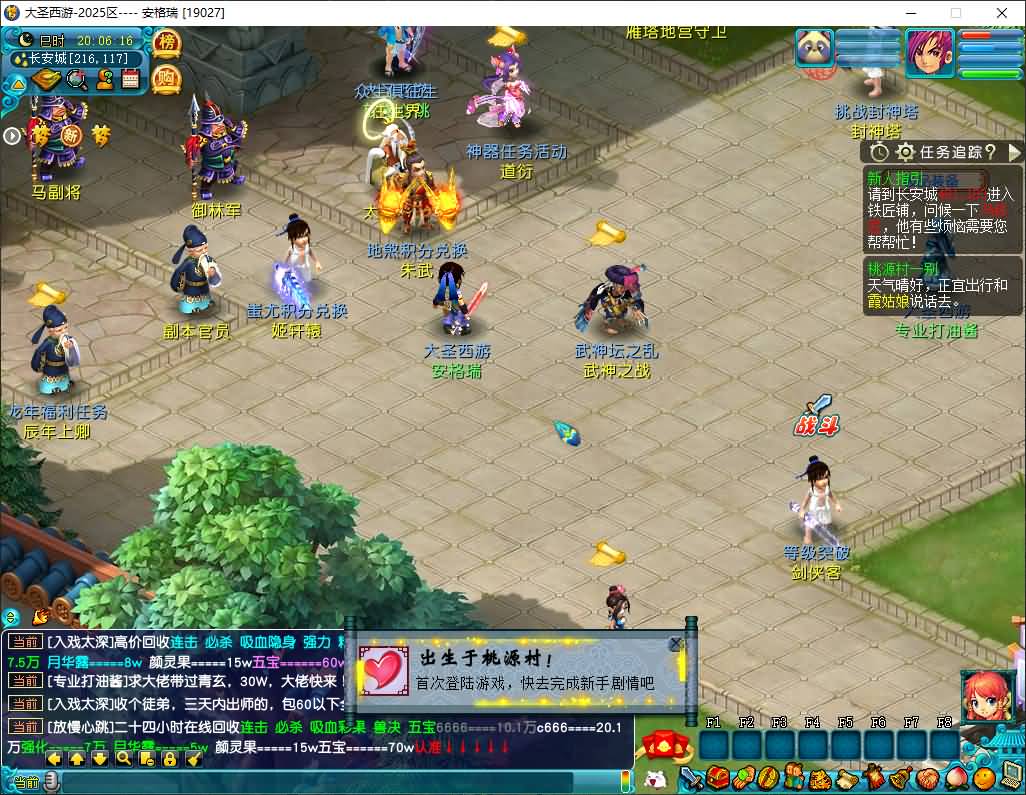Toggle the chat lock icon
The width and height of the screenshot is (1026, 795).
pyautogui.click(x=169, y=759)
